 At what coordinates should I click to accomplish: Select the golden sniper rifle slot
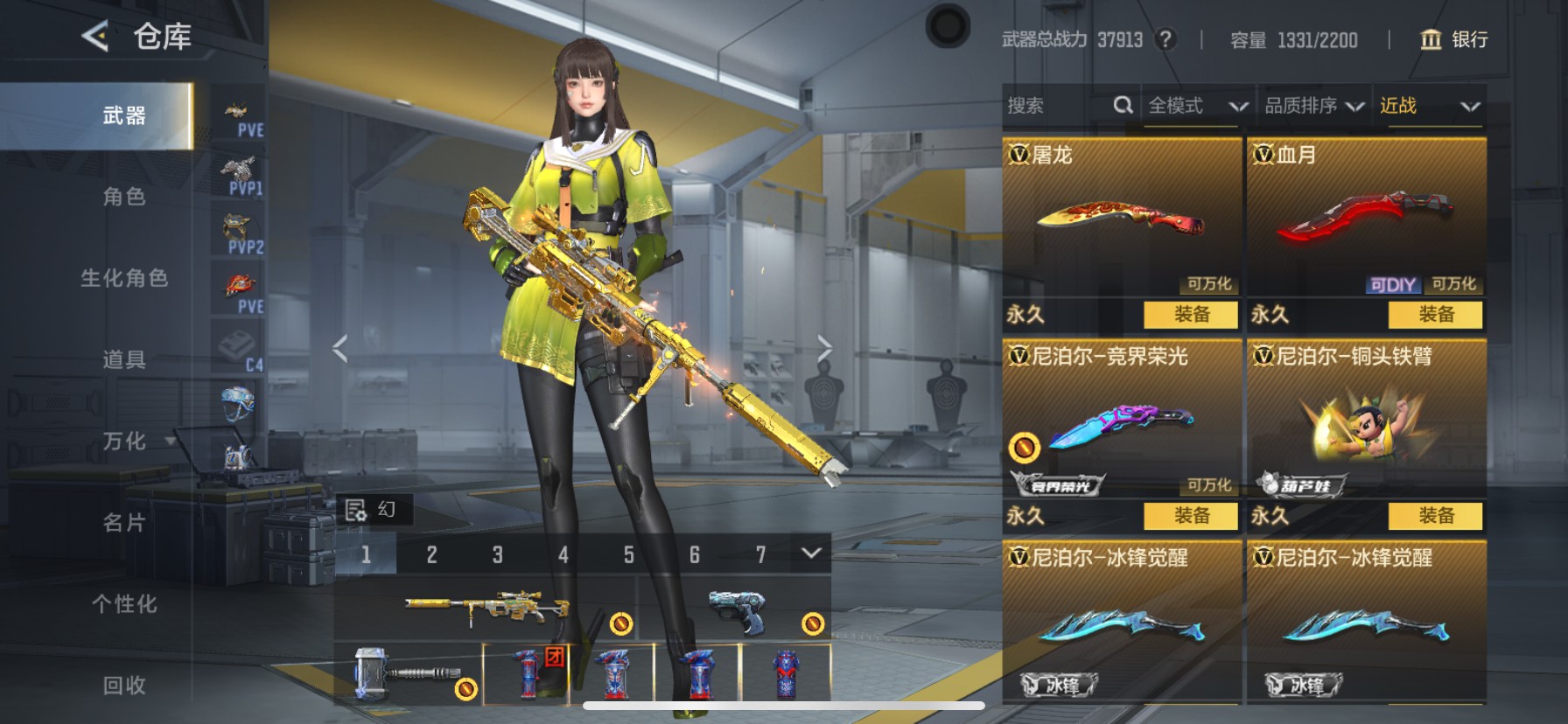click(486, 609)
